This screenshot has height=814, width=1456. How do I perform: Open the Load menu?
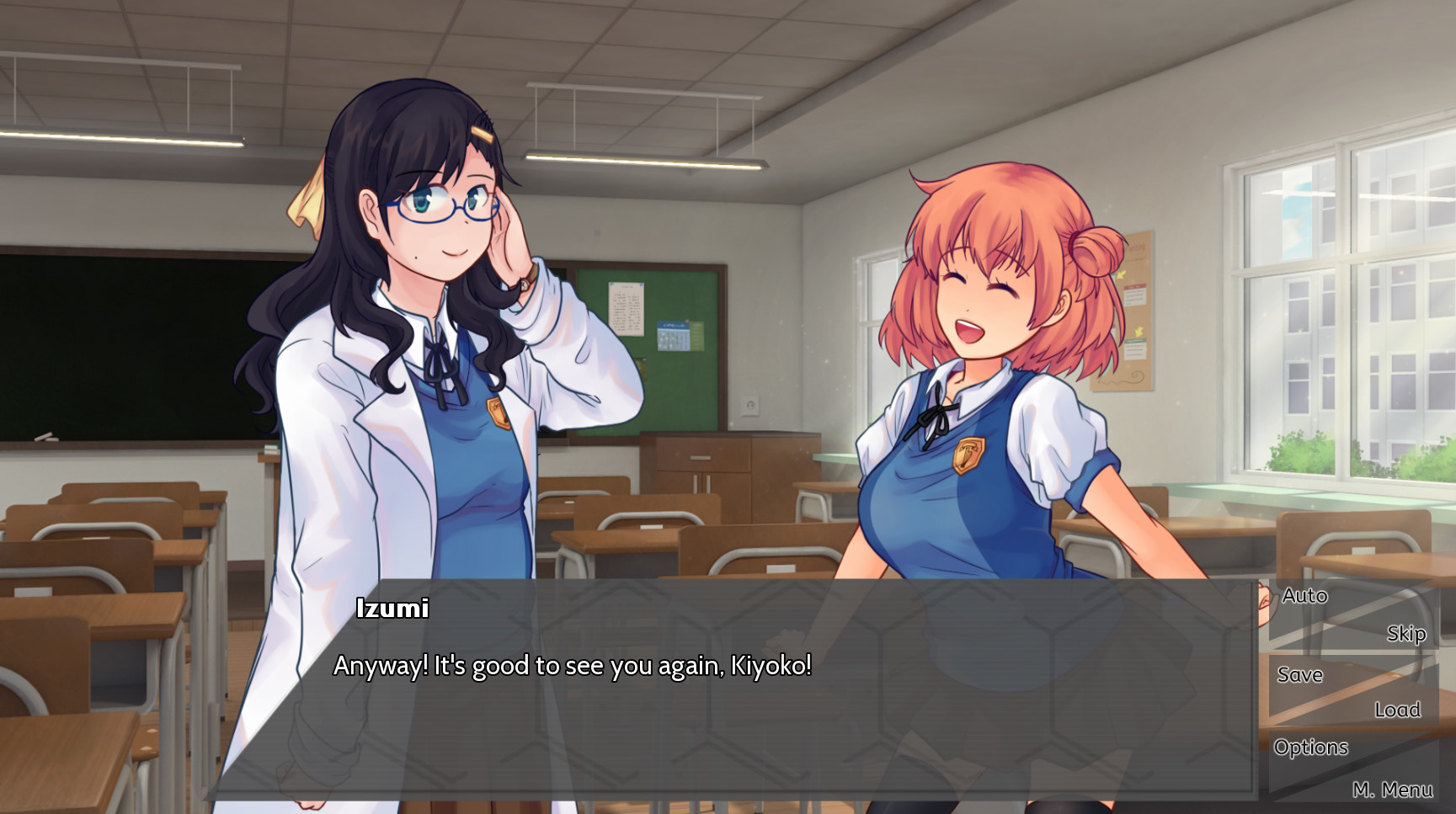[x=1397, y=710]
